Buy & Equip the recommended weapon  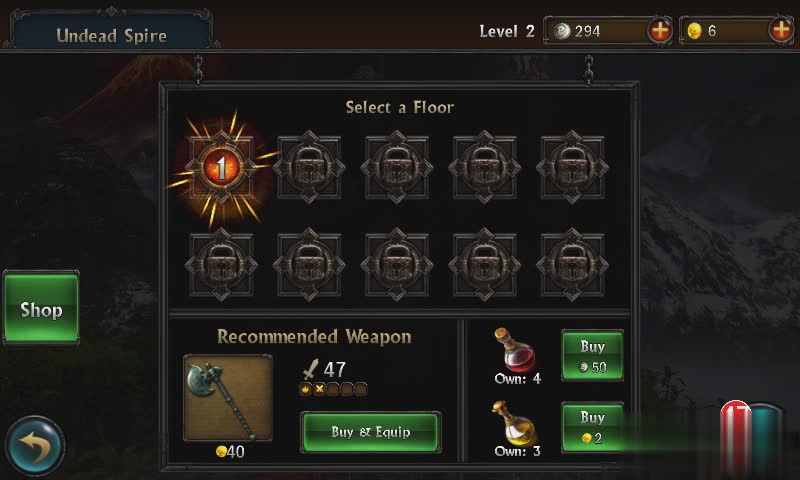coord(371,432)
